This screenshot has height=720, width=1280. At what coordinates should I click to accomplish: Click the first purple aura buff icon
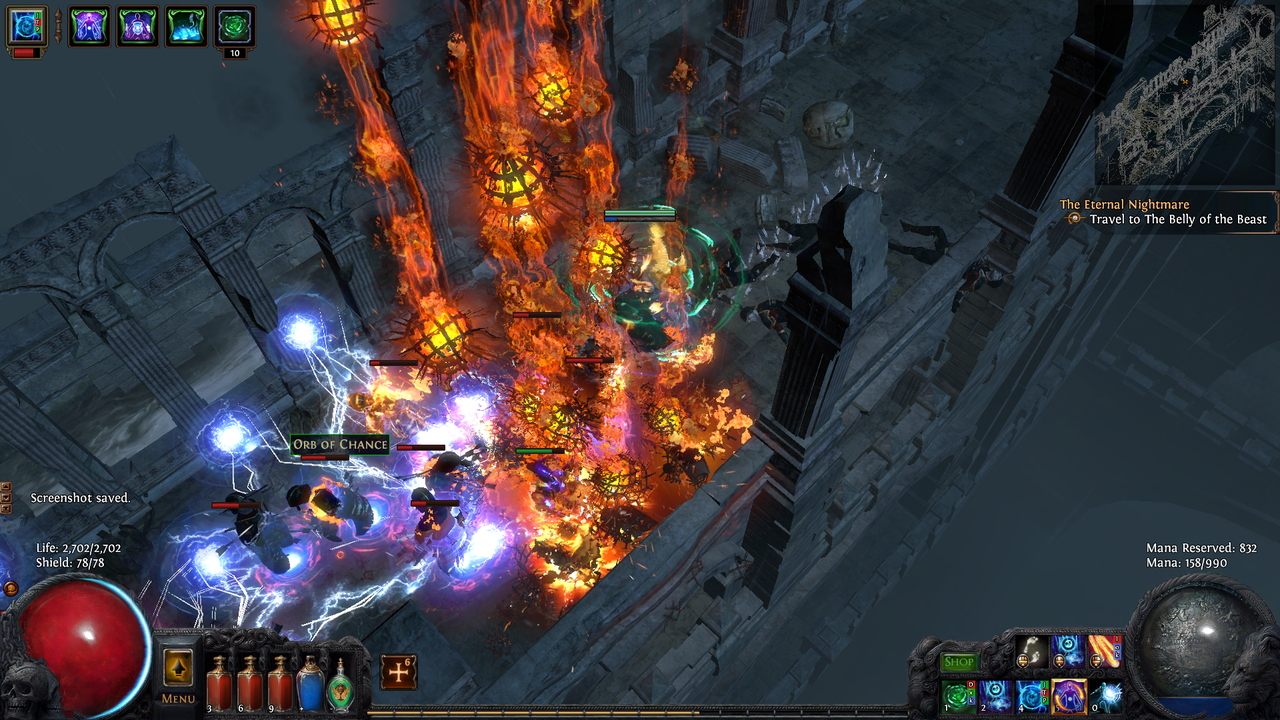[89, 26]
